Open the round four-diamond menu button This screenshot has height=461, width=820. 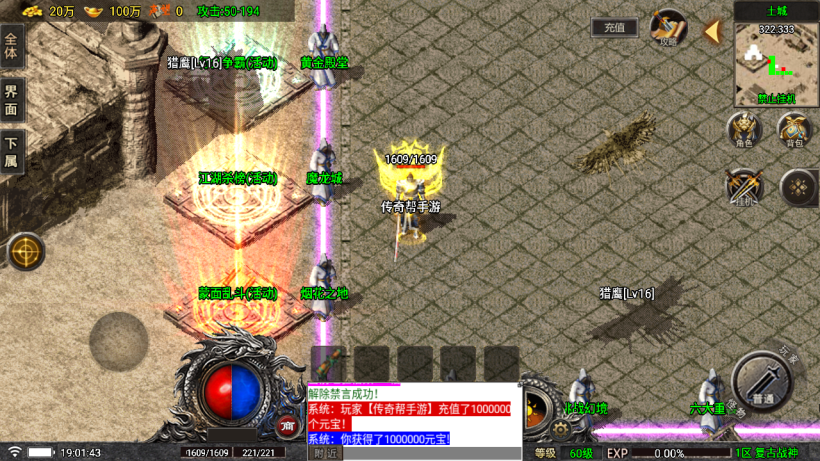(x=798, y=187)
